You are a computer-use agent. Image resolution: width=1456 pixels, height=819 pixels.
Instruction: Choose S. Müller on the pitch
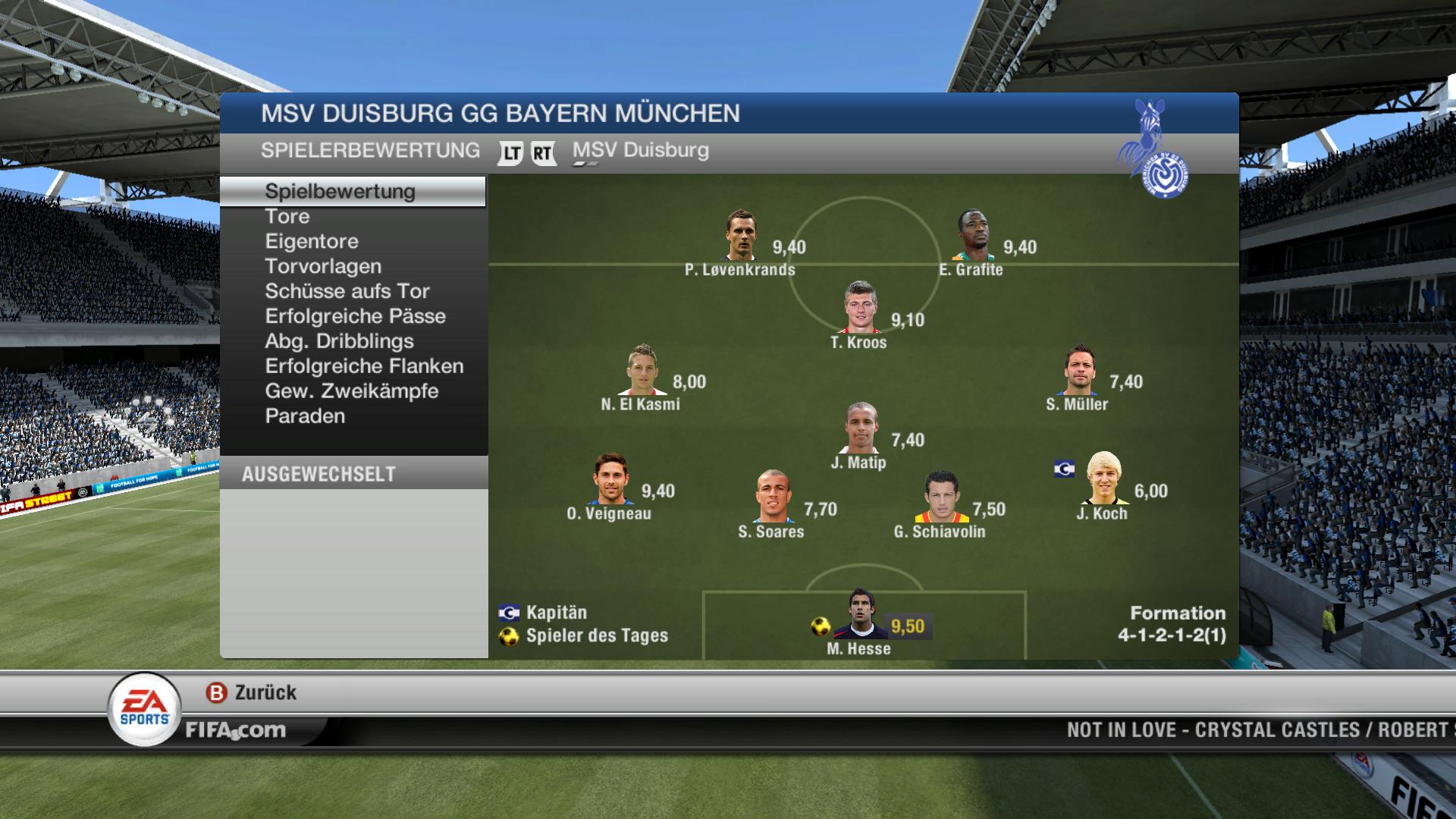(1079, 370)
